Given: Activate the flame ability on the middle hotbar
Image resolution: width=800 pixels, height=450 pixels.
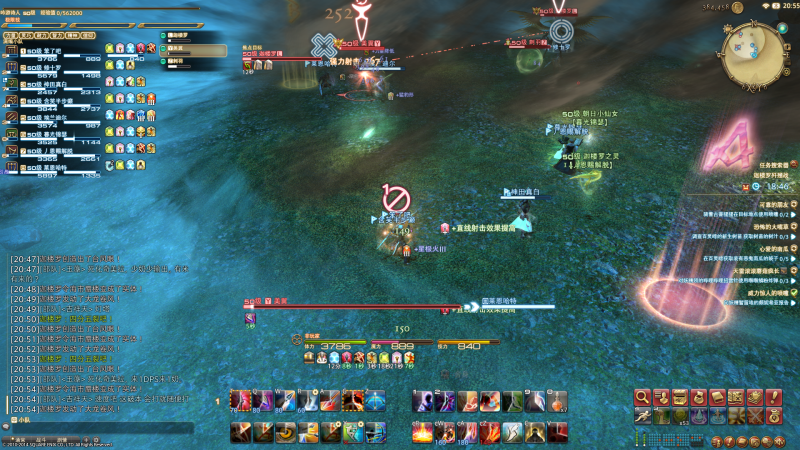Looking at the screenshot, I should (422, 432).
